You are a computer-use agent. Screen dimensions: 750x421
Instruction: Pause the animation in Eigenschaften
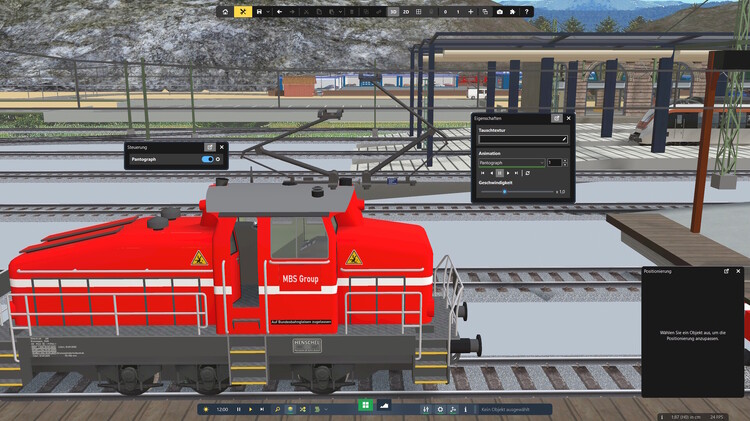point(500,173)
